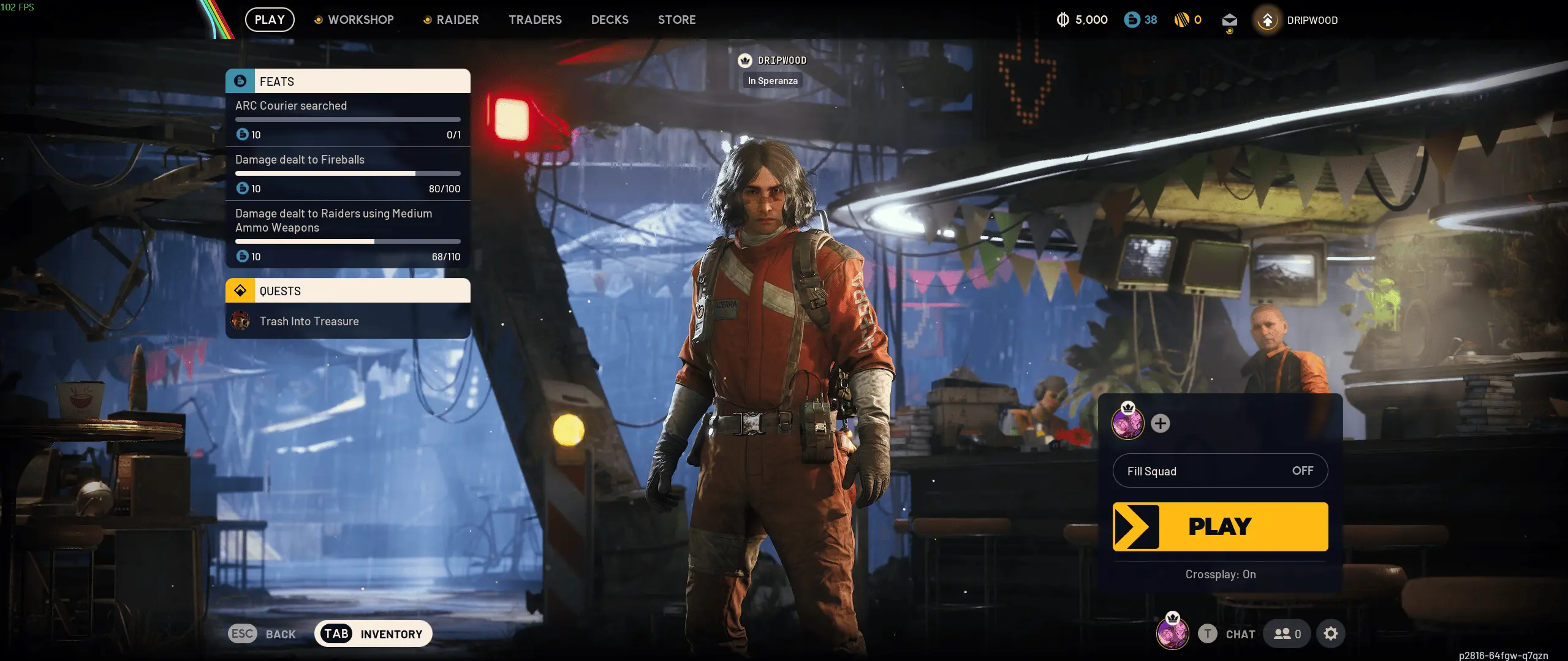The image size is (1568, 661).
Task: Expand the QUESTS section
Action: tap(347, 290)
